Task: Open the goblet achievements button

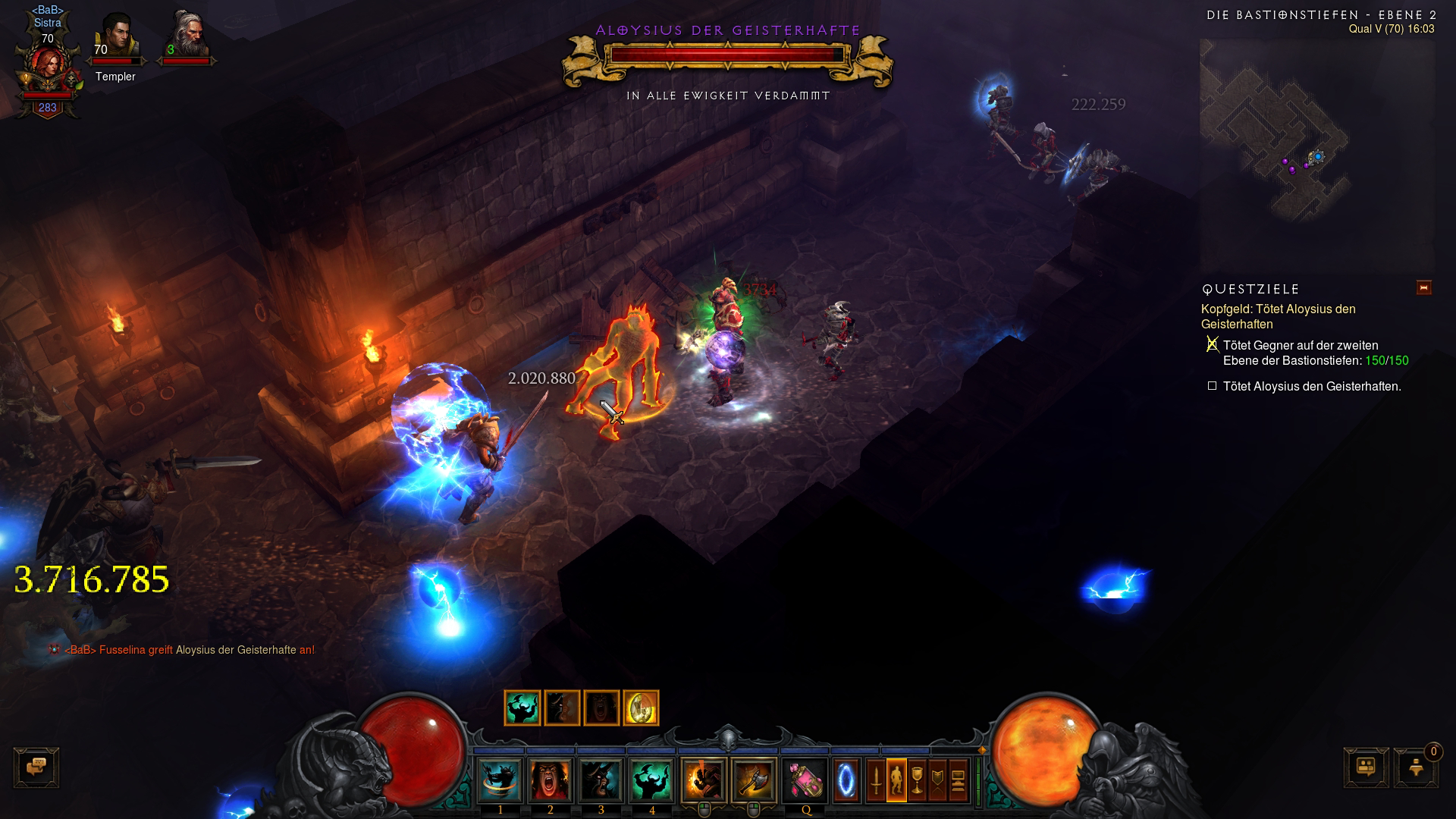Action: coord(917,780)
